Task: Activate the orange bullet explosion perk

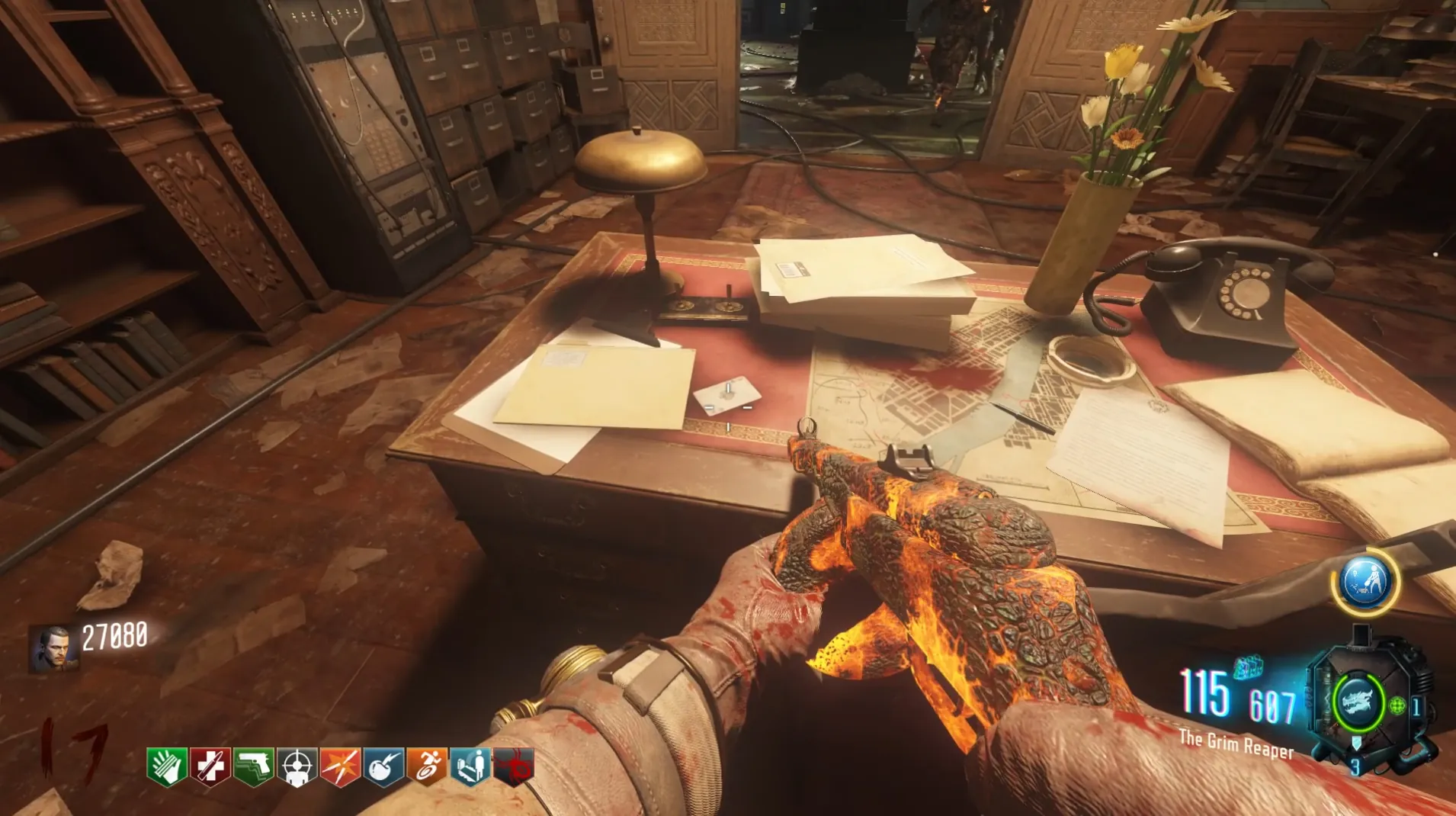Action: click(x=340, y=766)
